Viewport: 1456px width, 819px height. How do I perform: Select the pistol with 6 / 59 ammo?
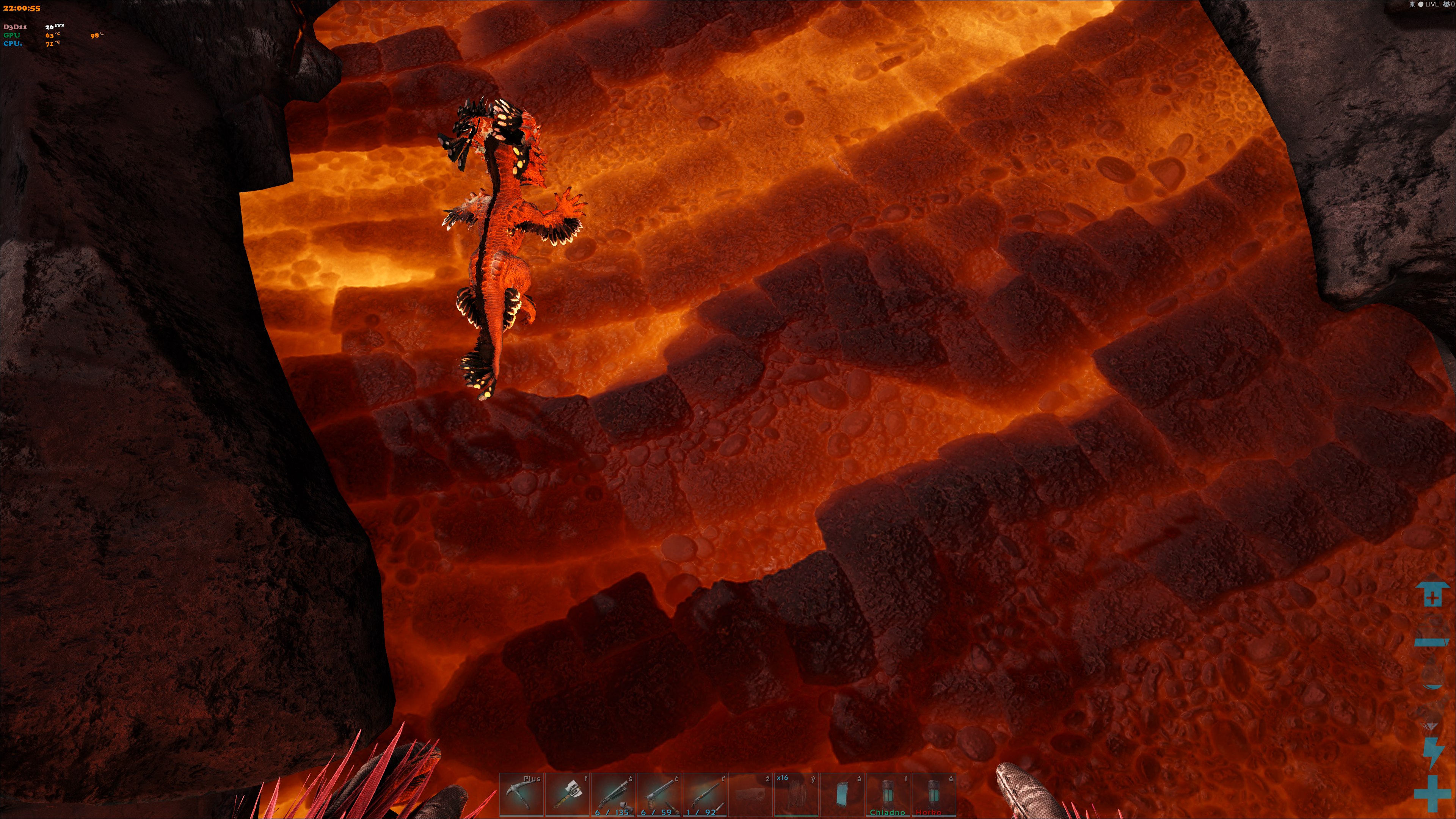click(x=659, y=794)
